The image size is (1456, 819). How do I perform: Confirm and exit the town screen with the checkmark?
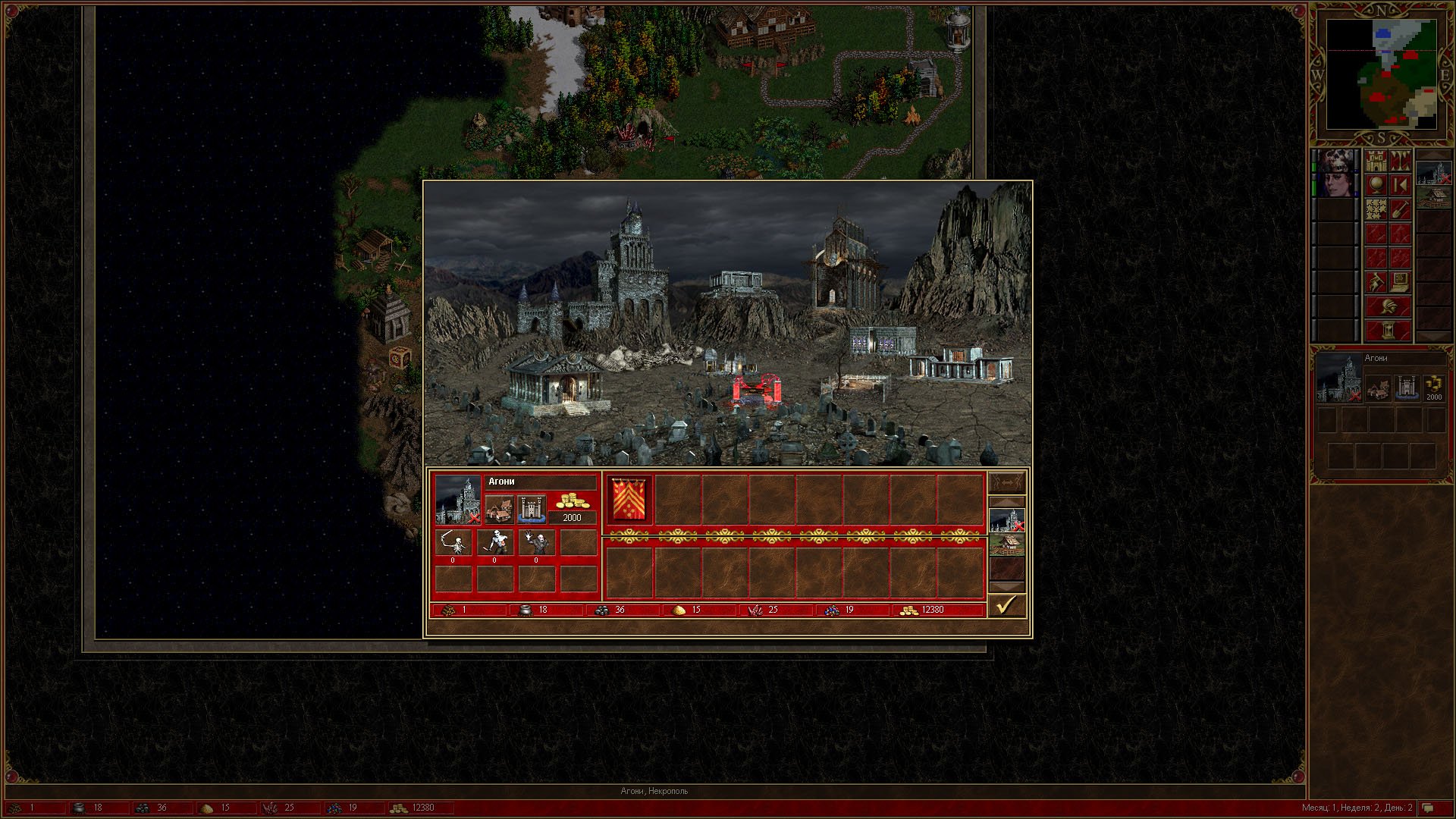click(1006, 605)
